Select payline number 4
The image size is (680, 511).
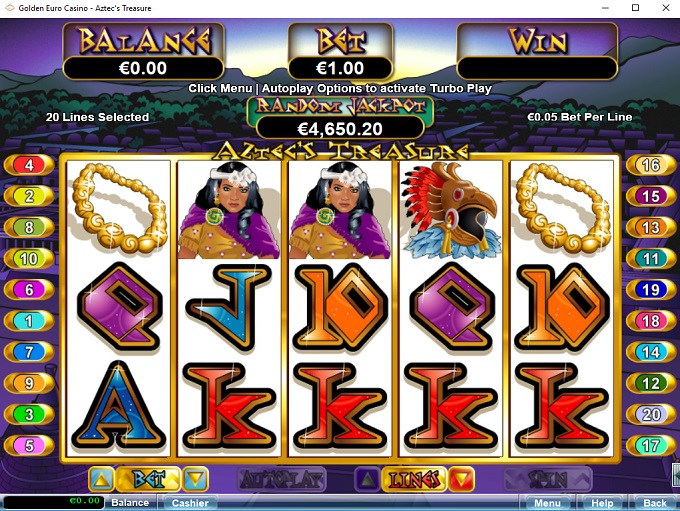coord(29,165)
